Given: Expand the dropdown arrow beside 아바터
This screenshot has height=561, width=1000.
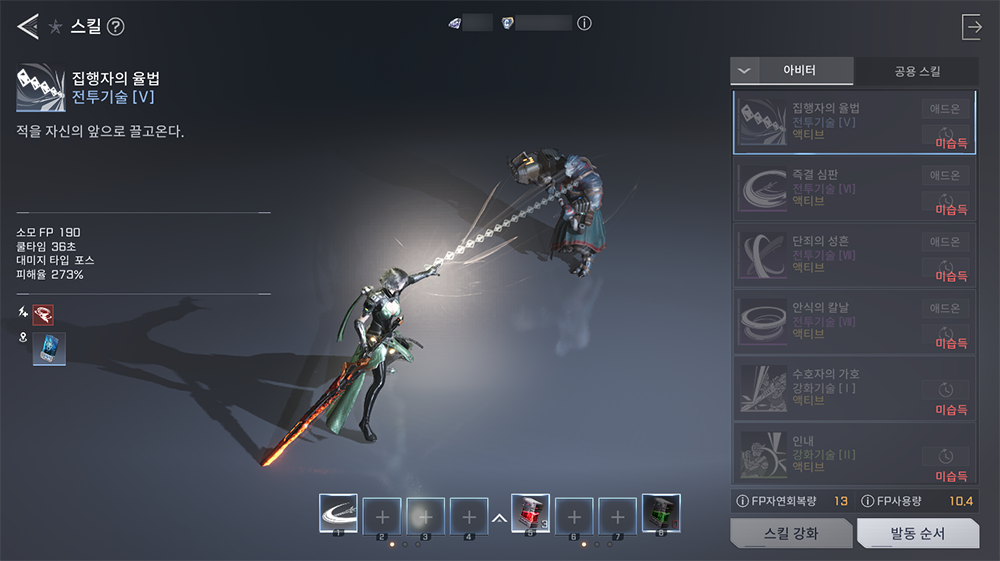Looking at the screenshot, I should (743, 71).
